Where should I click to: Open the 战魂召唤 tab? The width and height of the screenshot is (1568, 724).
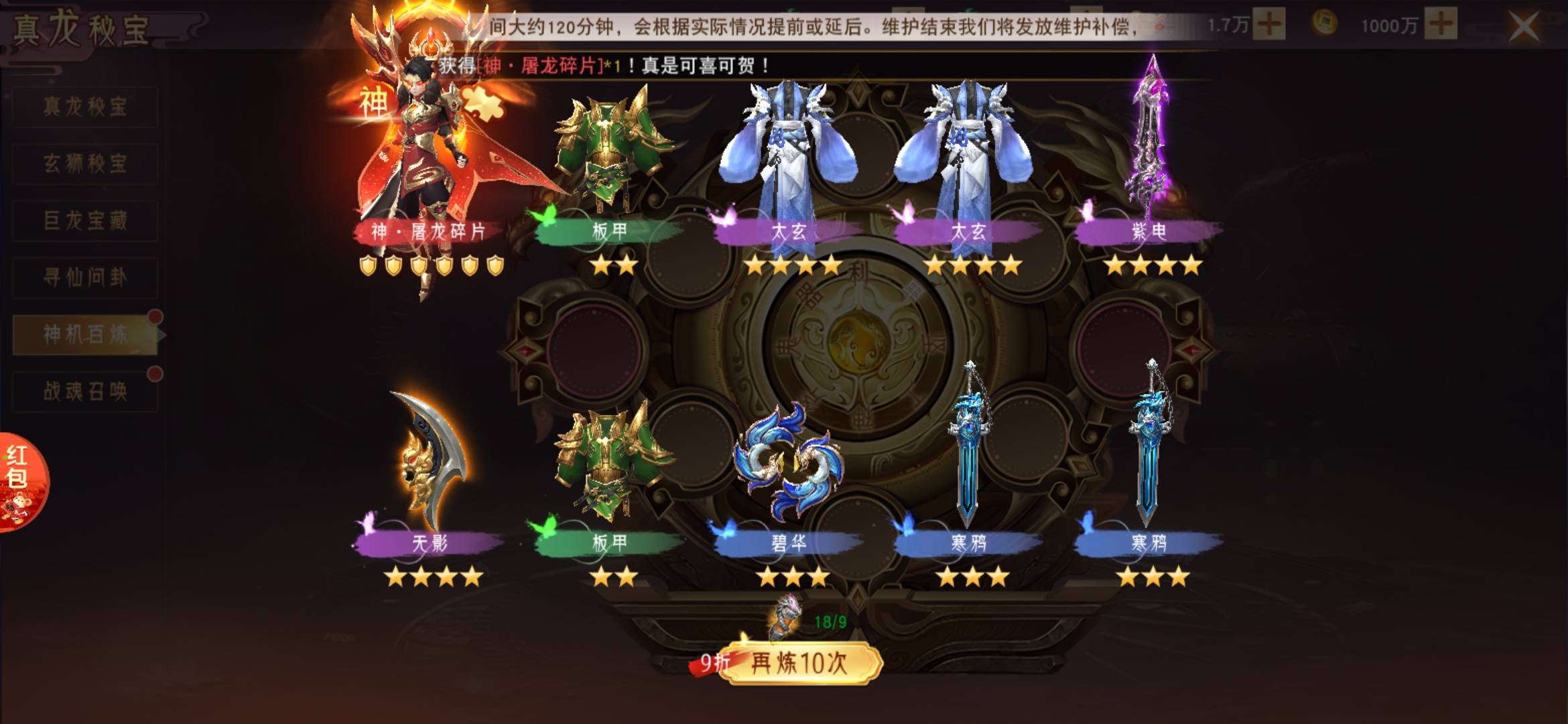tap(85, 391)
